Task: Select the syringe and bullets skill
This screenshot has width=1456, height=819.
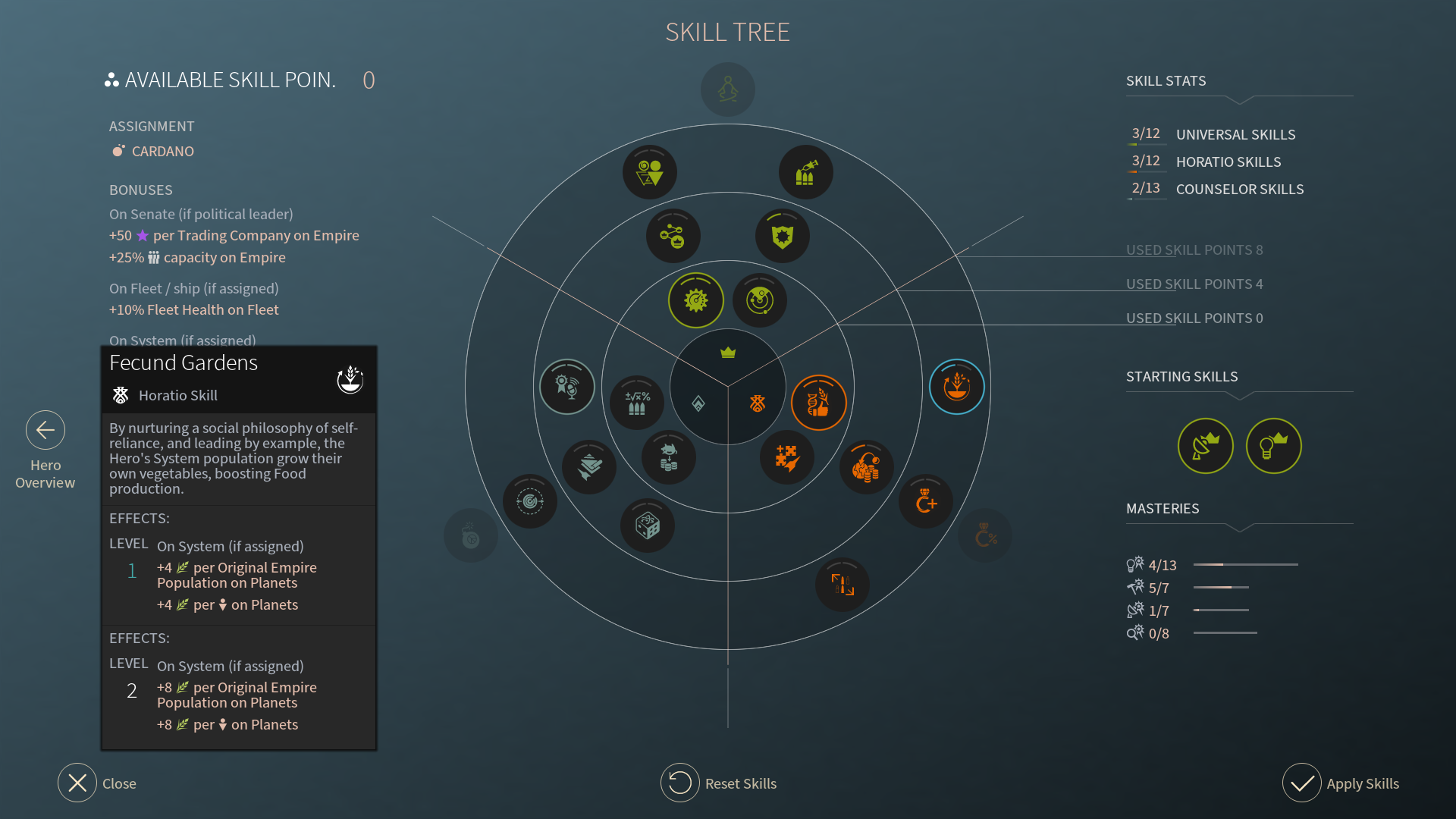Action: click(805, 172)
